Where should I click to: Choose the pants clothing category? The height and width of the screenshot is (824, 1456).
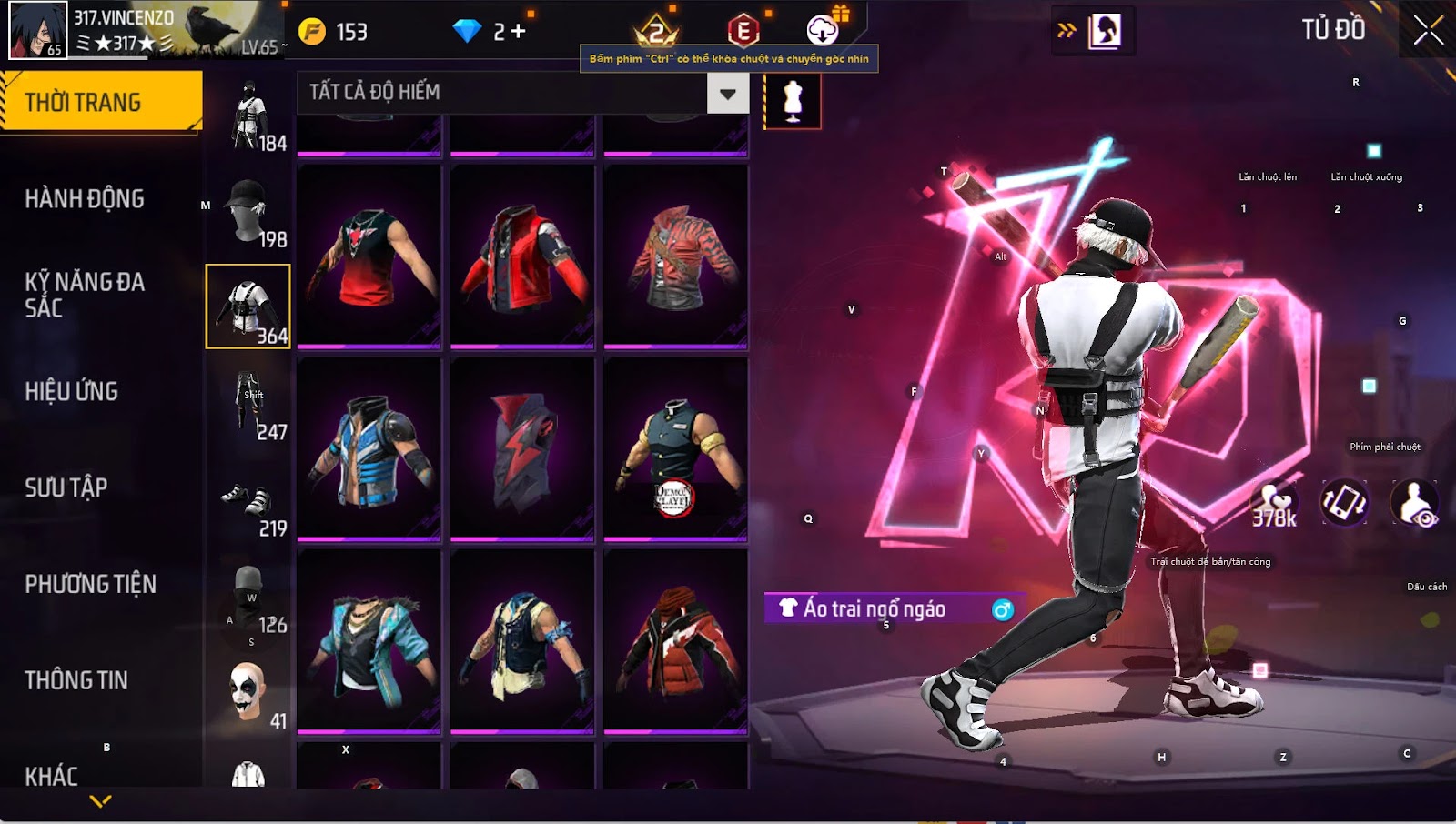248,402
